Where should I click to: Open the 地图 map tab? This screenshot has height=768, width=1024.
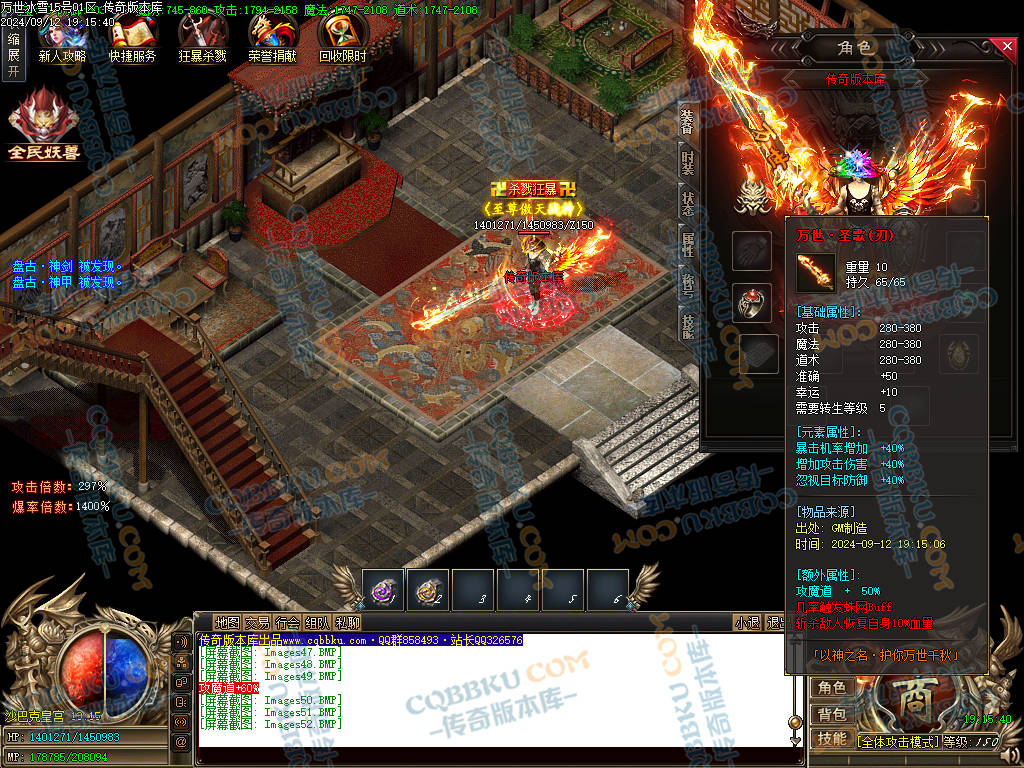(227, 622)
